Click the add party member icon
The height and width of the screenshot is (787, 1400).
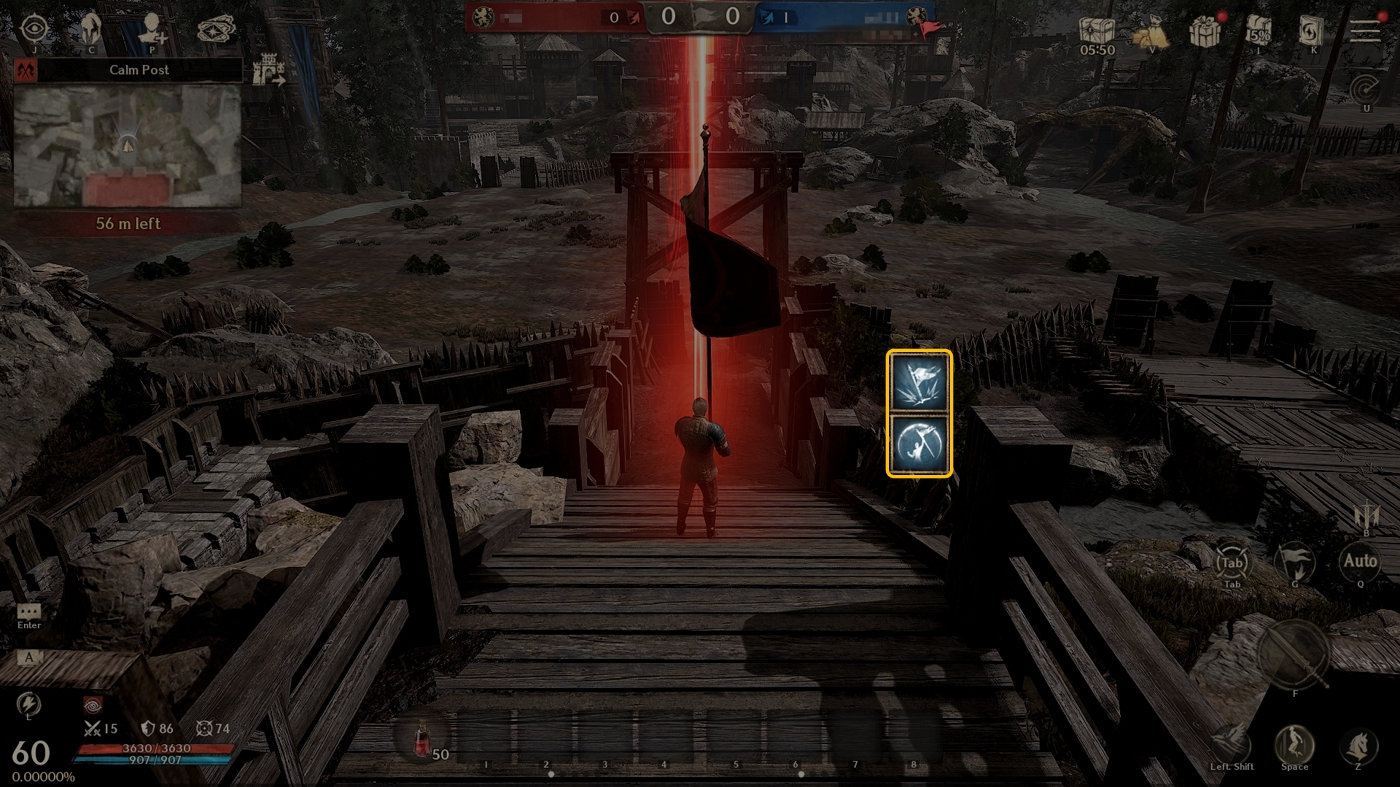[x=153, y=28]
